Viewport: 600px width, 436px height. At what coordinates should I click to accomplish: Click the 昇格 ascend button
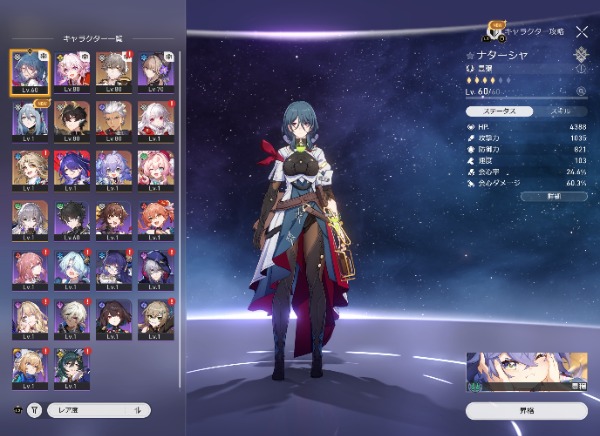[x=526, y=410]
